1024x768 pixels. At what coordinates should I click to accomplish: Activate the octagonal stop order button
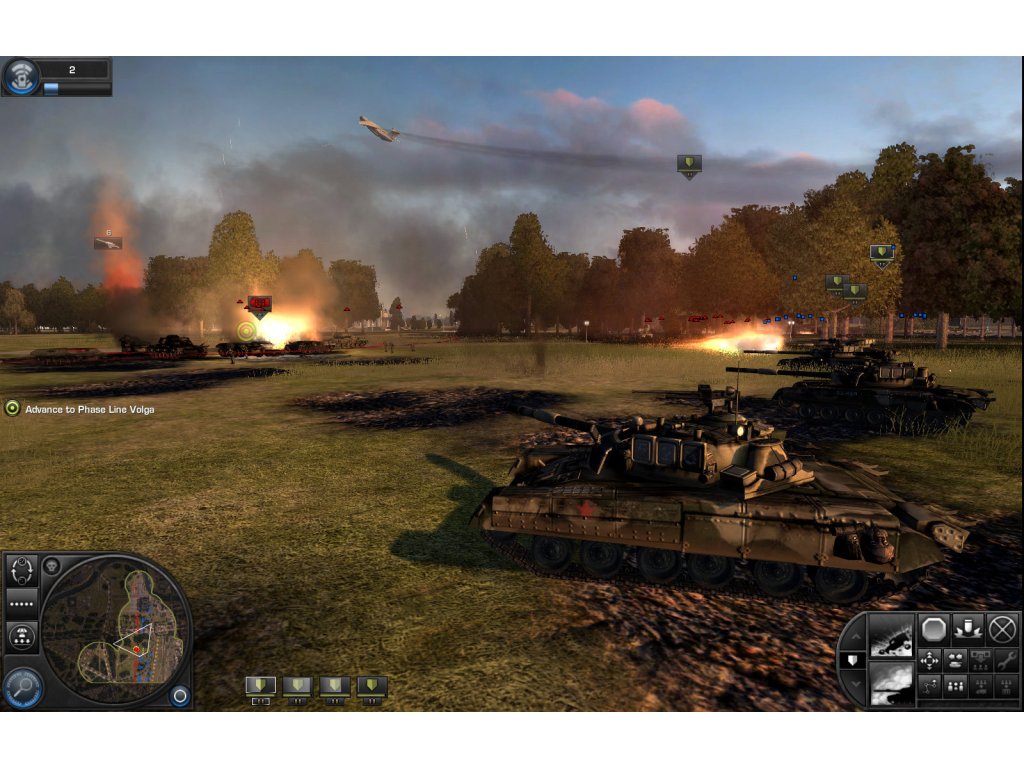pos(933,629)
